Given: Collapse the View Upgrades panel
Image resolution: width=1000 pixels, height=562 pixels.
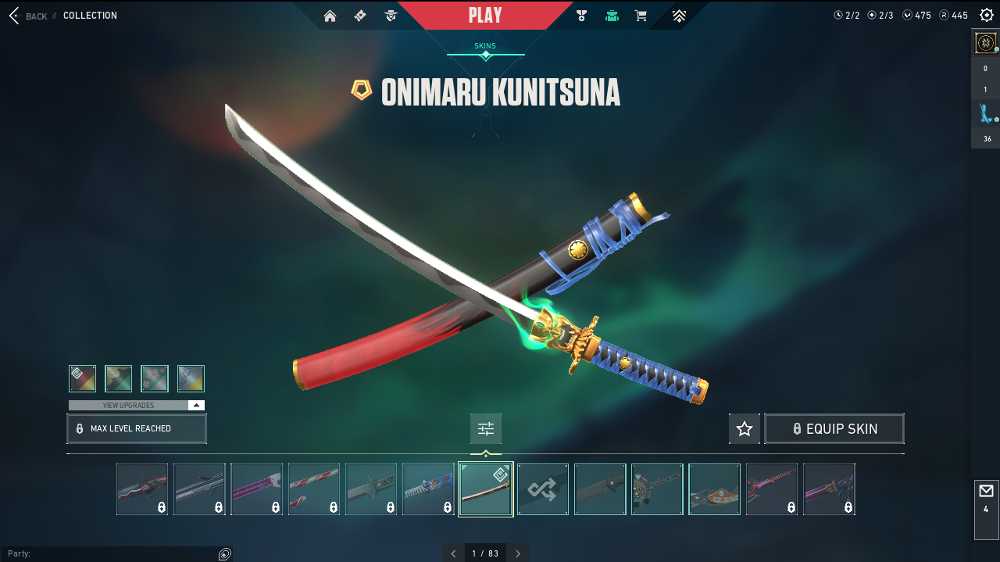Looking at the screenshot, I should 196,405.
